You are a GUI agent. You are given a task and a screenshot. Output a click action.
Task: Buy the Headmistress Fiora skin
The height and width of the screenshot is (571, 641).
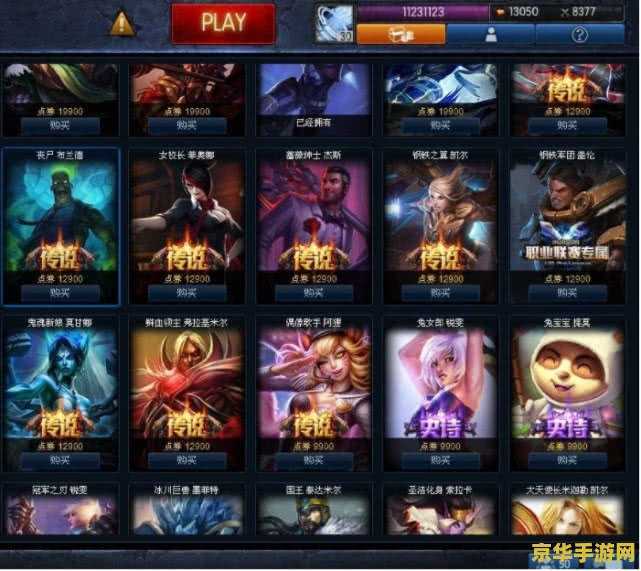[187, 293]
